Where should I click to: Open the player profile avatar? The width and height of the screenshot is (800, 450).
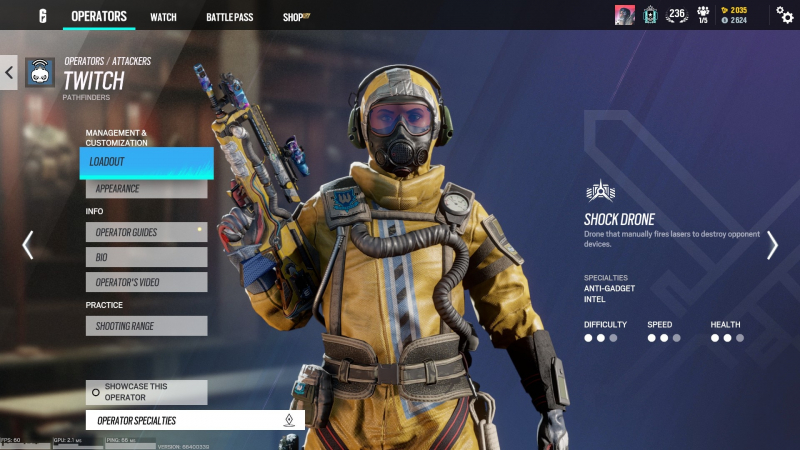[624, 15]
